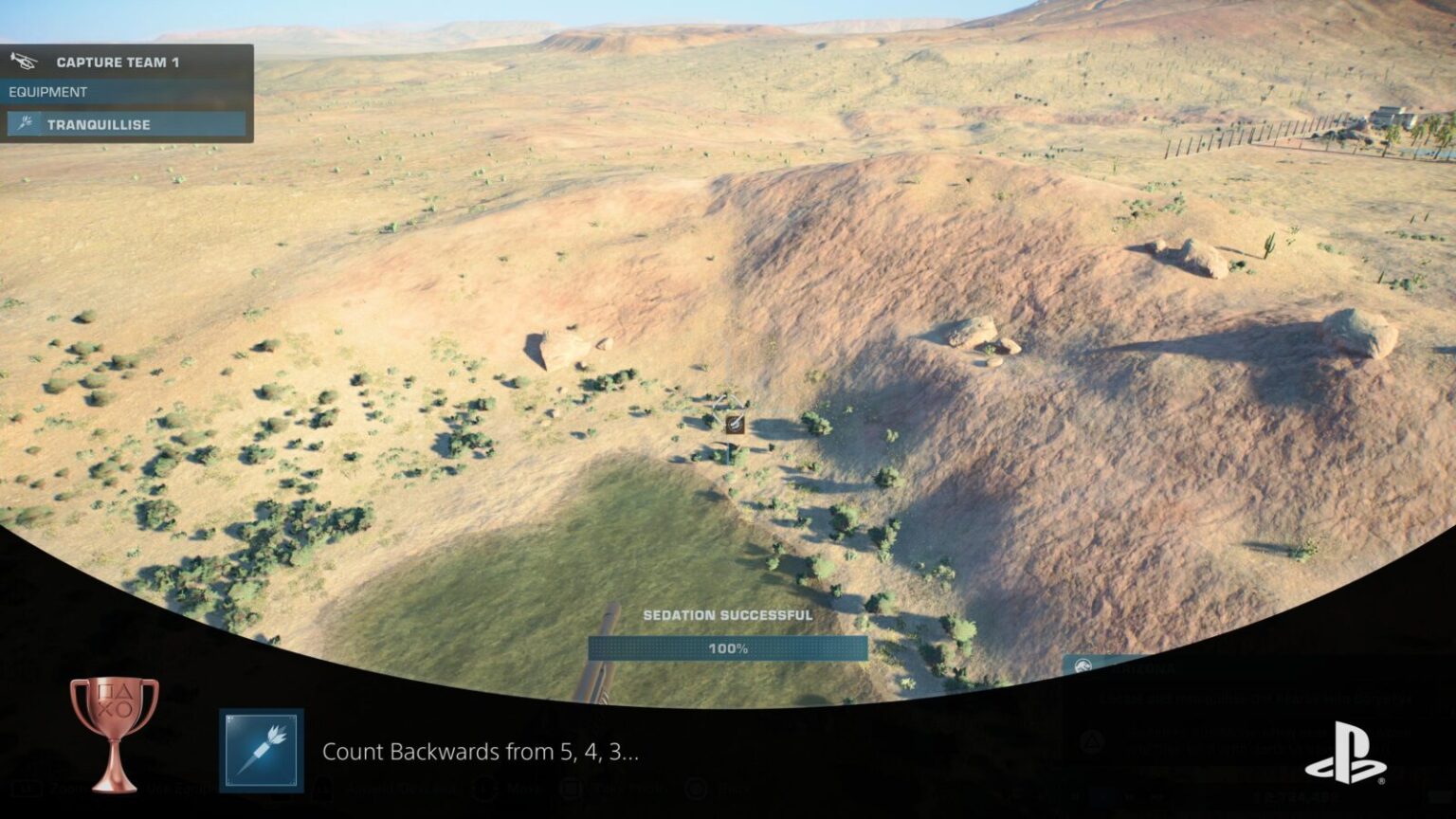Click the Jurassic World logo on the mission panel
The image size is (1456, 819).
pyautogui.click(x=1083, y=664)
